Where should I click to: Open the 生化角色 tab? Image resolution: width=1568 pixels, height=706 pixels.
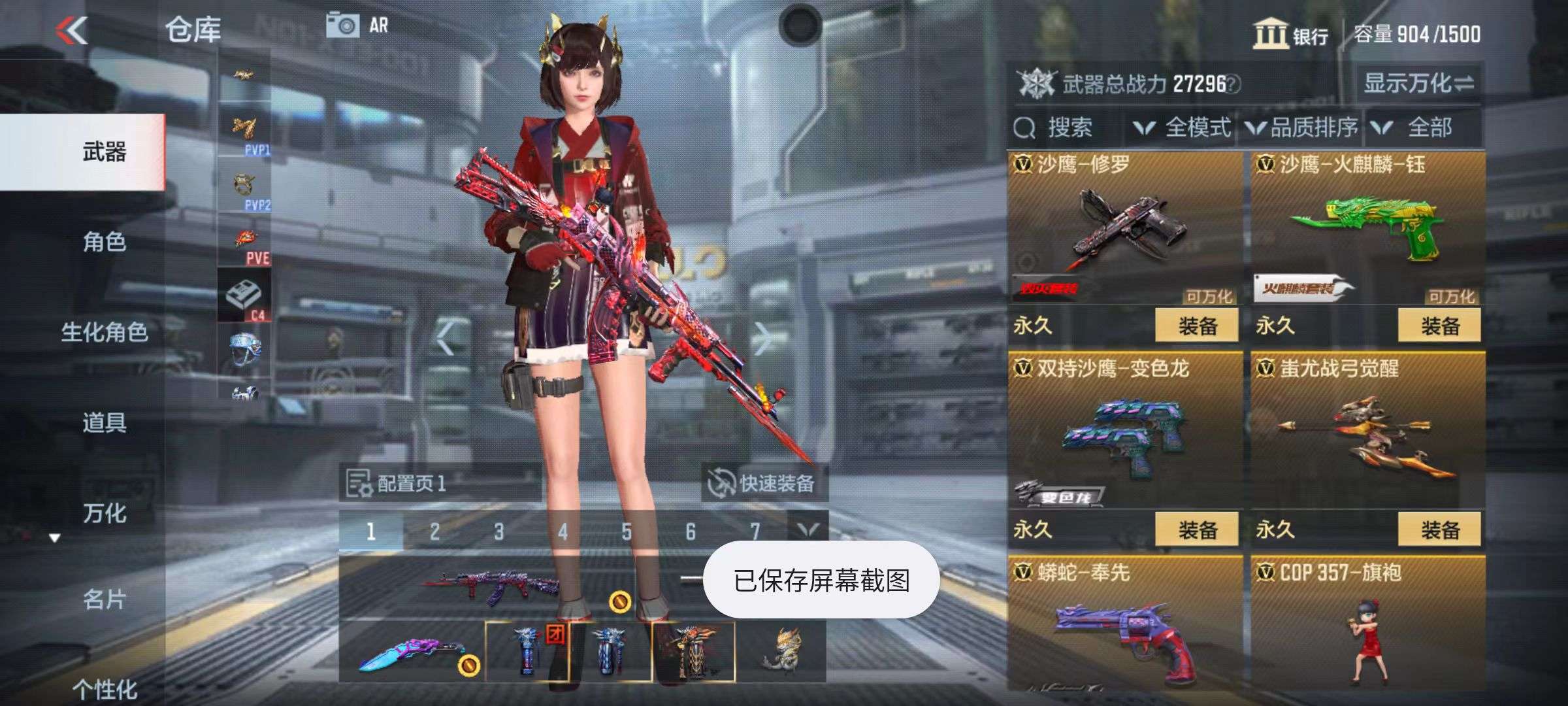click(x=105, y=333)
